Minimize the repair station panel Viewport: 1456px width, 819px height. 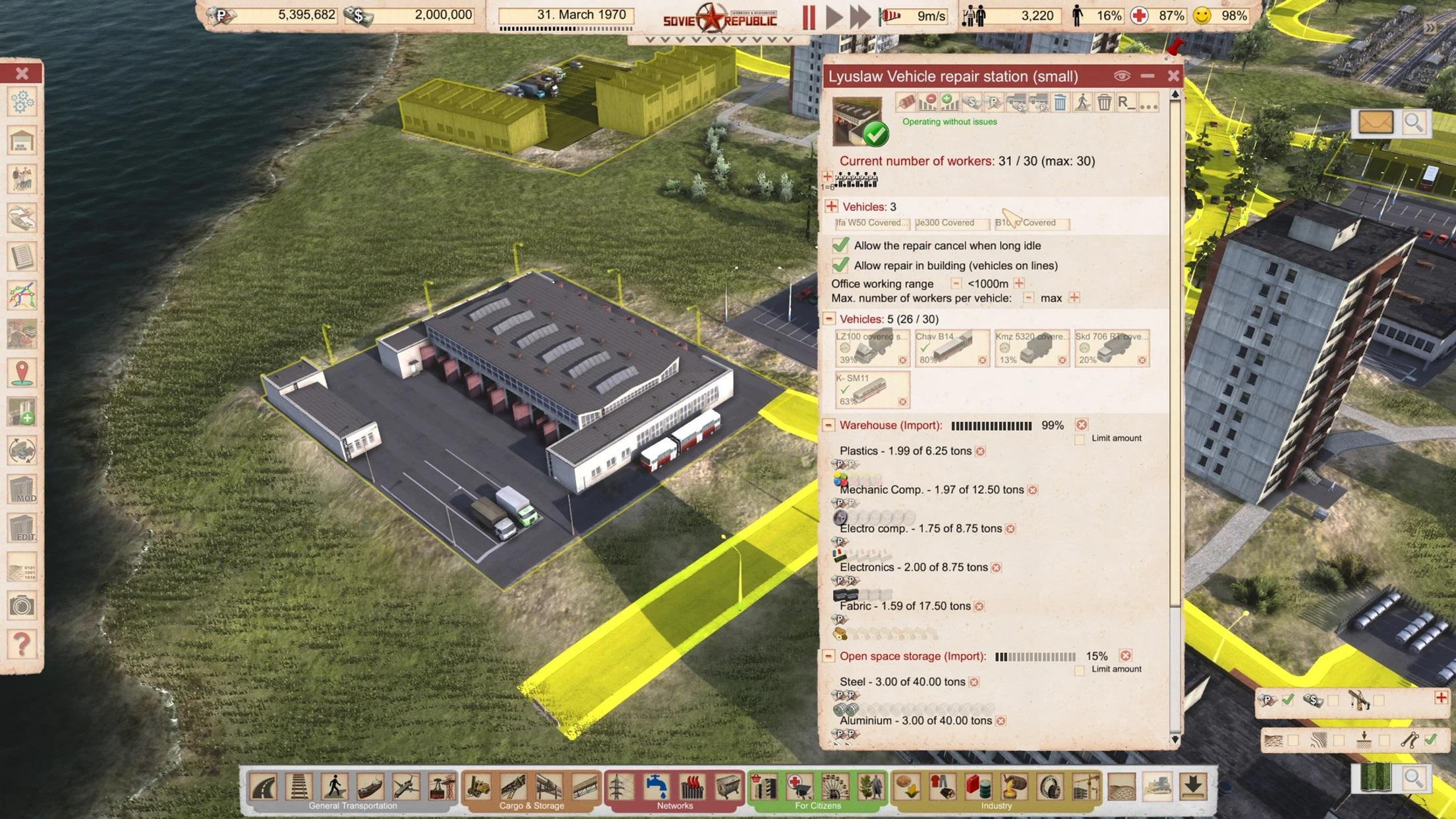click(x=1148, y=76)
